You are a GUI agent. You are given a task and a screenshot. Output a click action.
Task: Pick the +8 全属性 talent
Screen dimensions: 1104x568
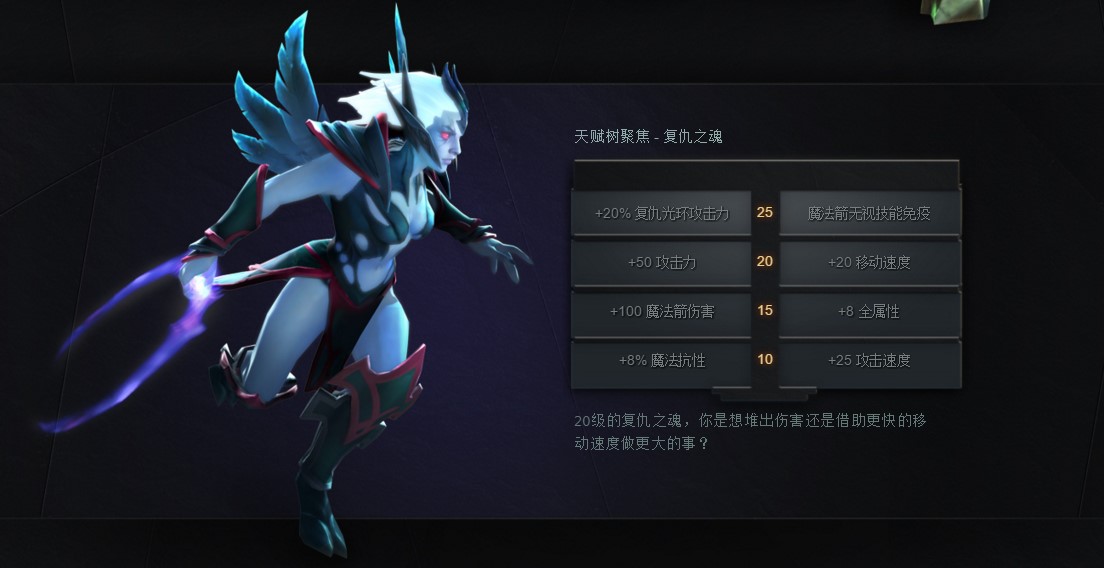[869, 311]
